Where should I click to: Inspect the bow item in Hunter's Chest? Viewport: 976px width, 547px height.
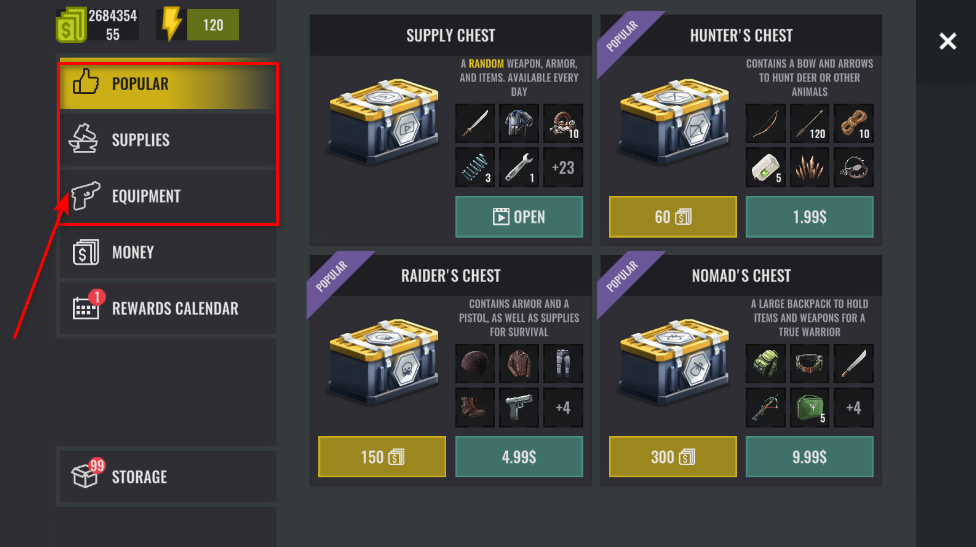(766, 124)
